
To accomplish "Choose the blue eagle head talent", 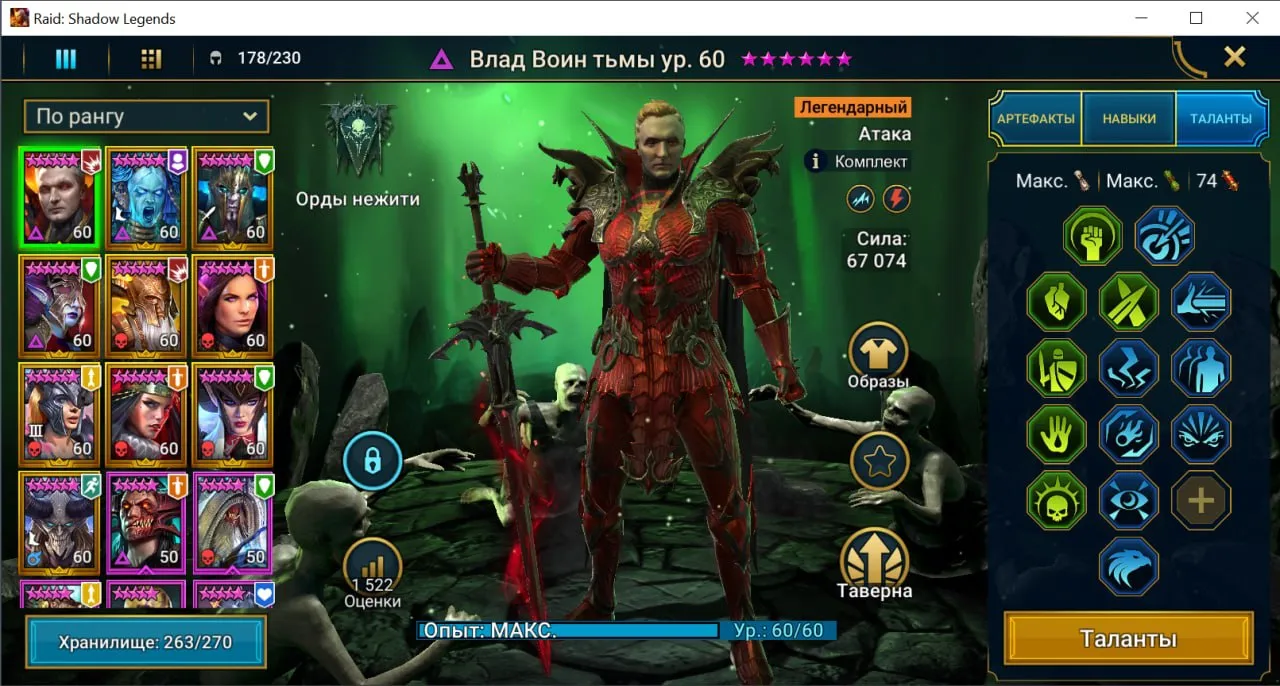I will point(1128,566).
